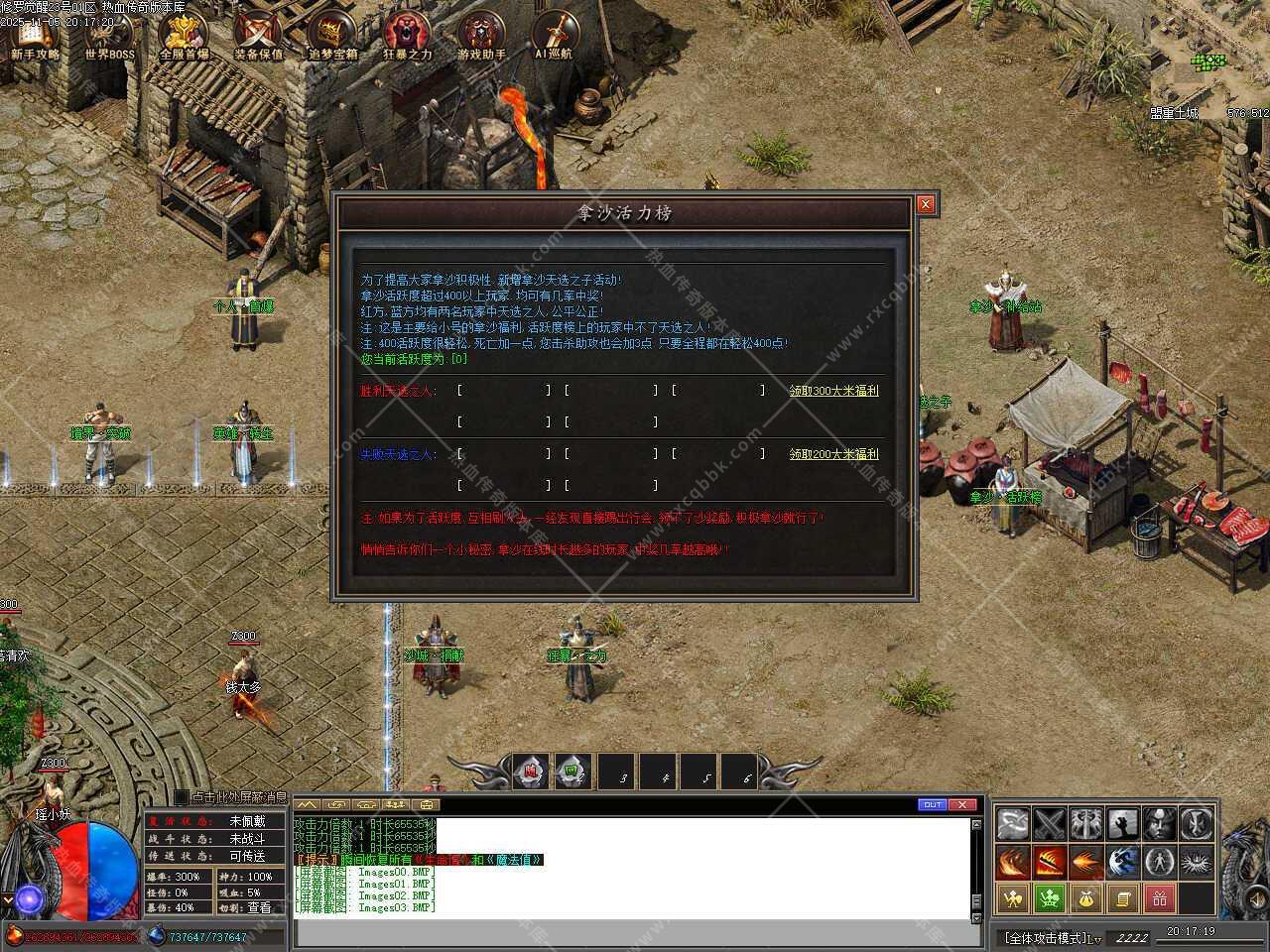Image resolution: width=1270 pixels, height=952 pixels.
Task: Open the 新手攻略 beginner guide
Action: click(x=36, y=35)
